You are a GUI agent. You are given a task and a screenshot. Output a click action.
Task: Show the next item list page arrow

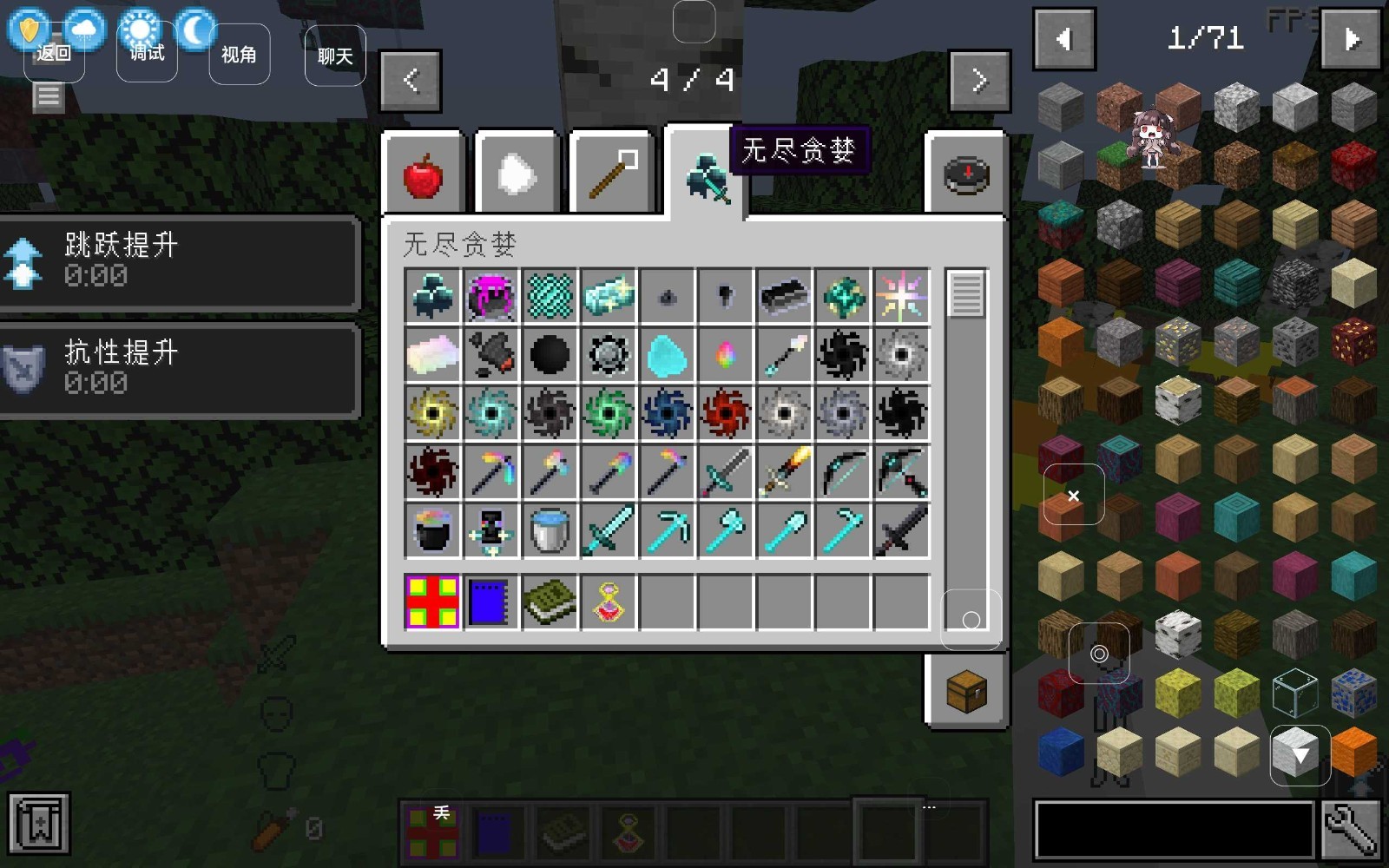coord(1350,39)
